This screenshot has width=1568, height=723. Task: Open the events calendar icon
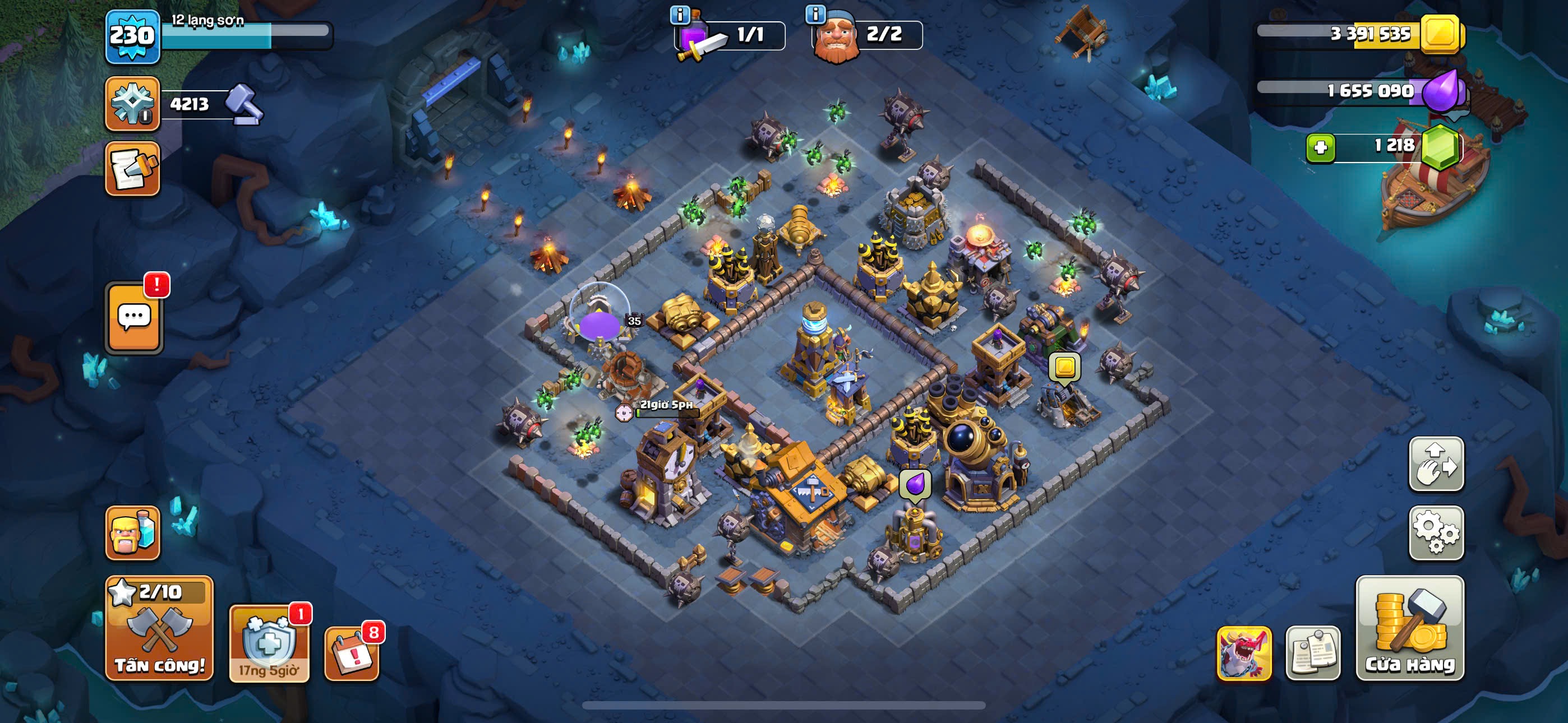pos(352,653)
